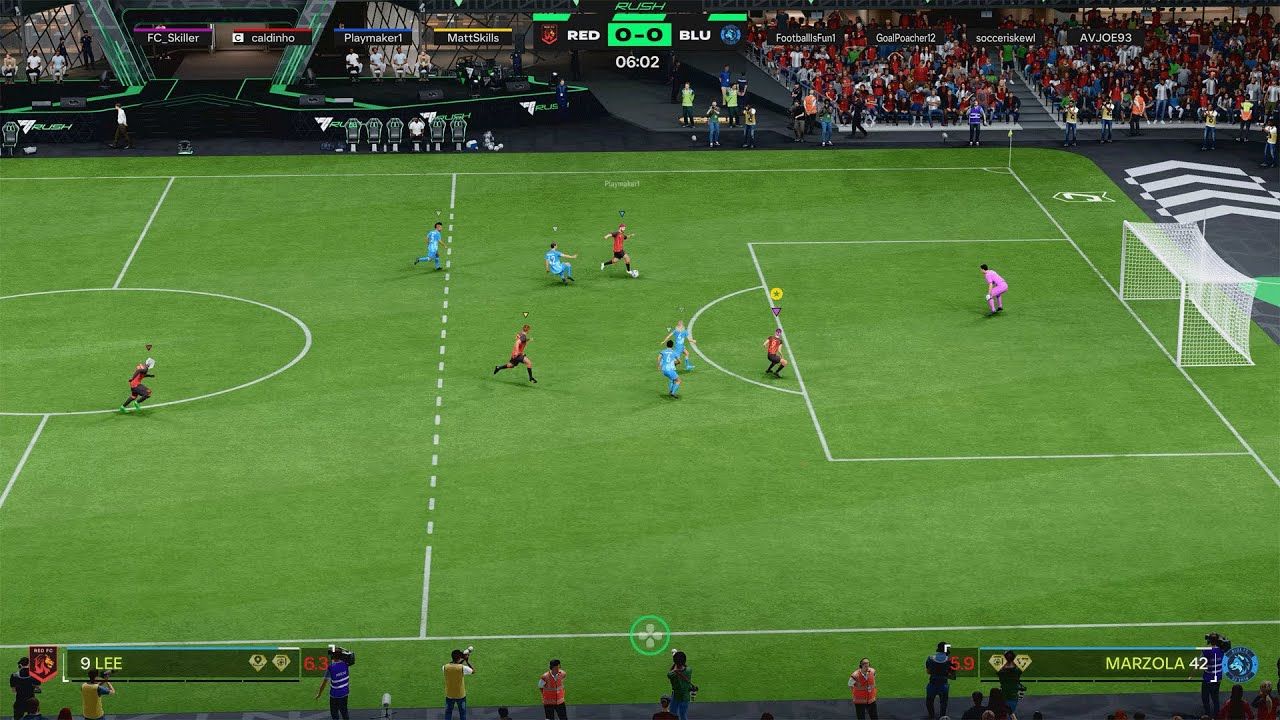Select the Red FC crest beside LEE's nameplate
The height and width of the screenshot is (720, 1280).
[44, 662]
